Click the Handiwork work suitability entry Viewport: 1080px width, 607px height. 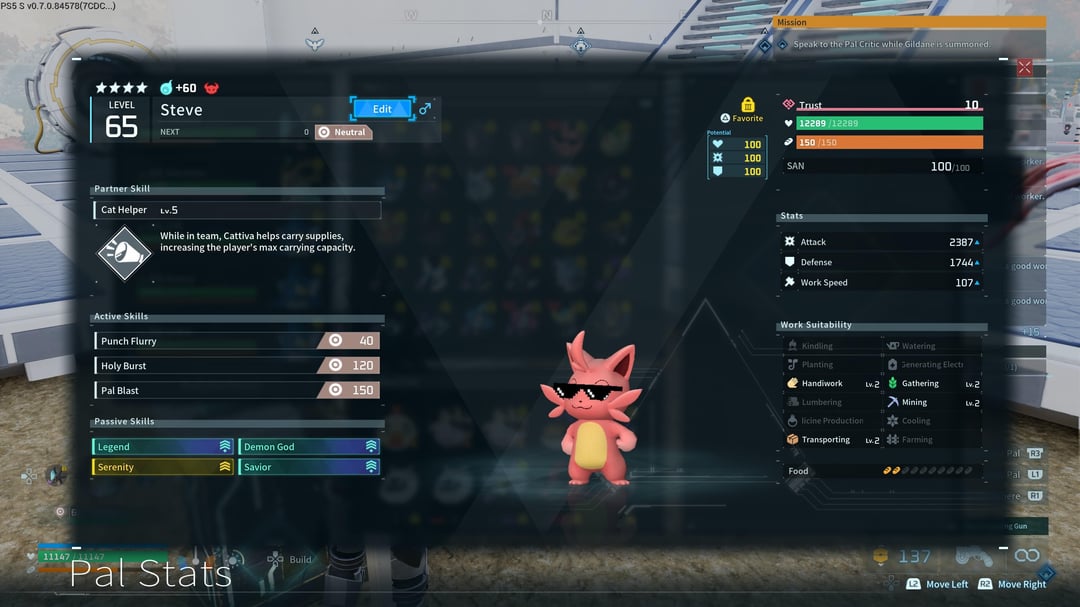pos(832,384)
